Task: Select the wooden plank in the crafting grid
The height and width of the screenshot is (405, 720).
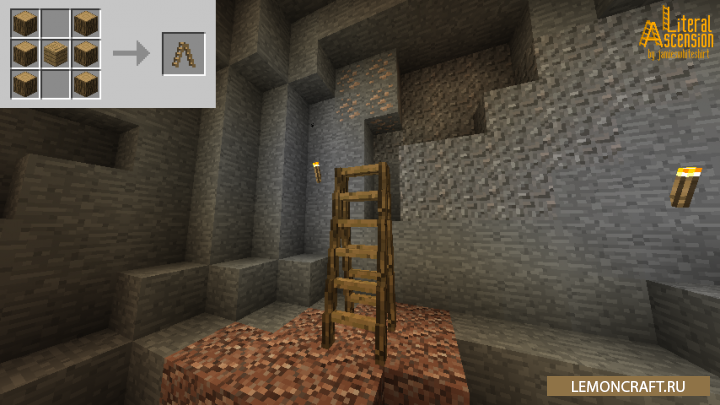Action: click(x=56, y=53)
